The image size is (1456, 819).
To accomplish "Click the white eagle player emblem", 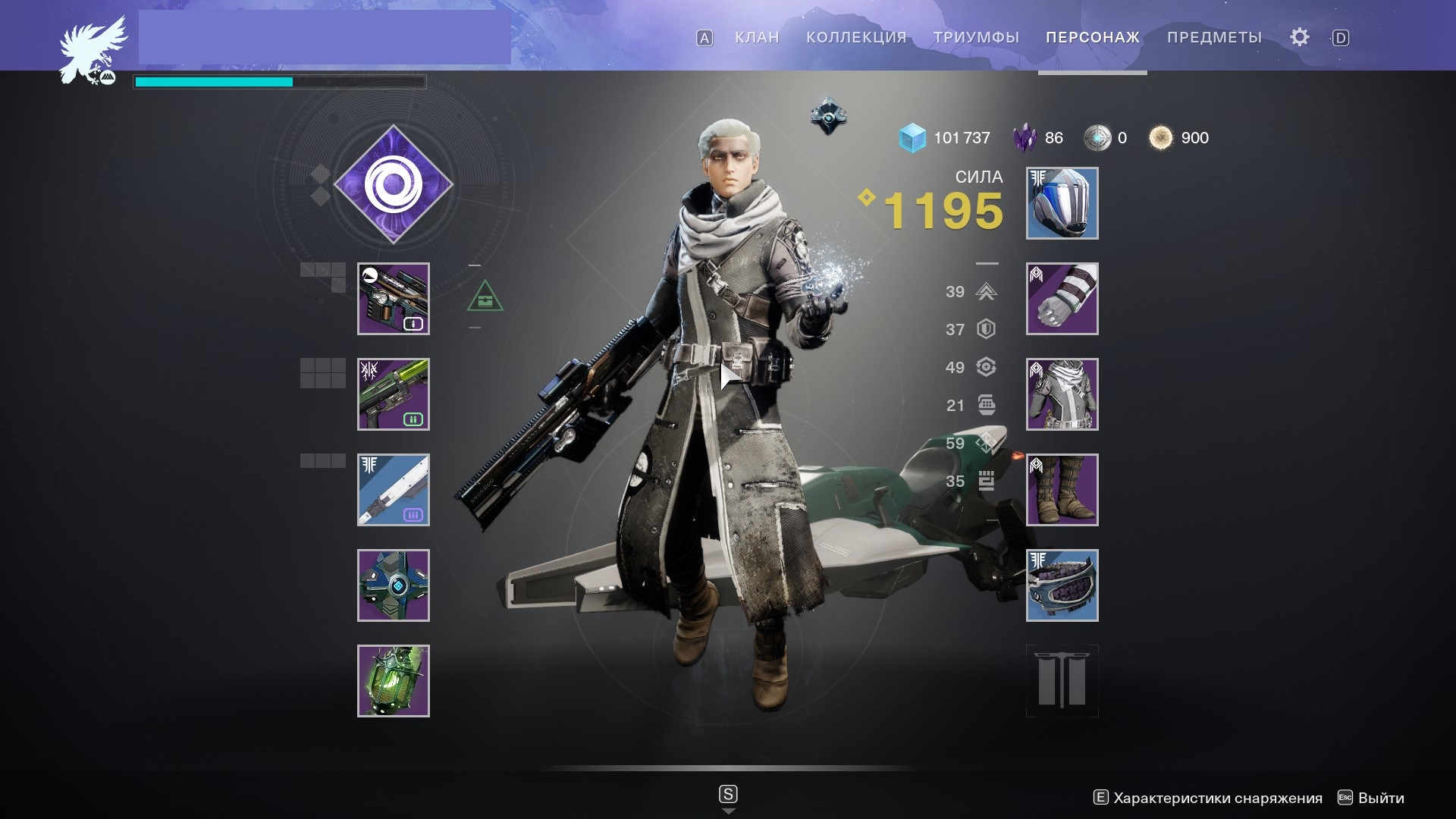I will coord(93,49).
